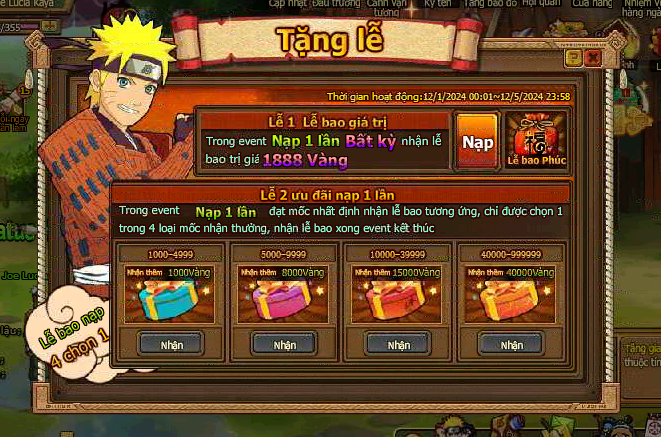Claim the 40000–999999 tier reward with Nhận
The width and height of the screenshot is (661, 437).
[512, 344]
